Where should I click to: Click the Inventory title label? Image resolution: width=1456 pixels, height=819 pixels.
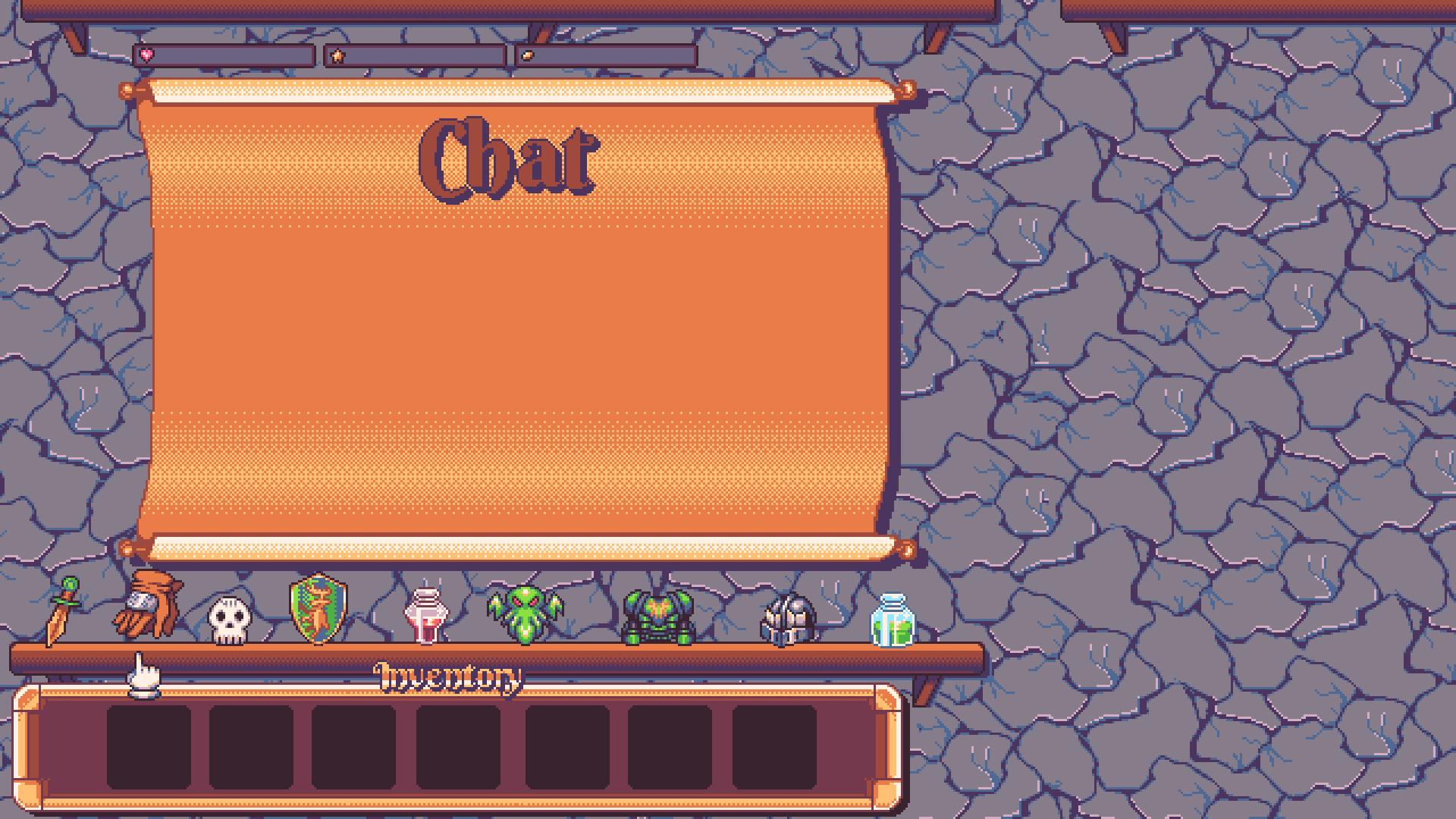pos(447,677)
